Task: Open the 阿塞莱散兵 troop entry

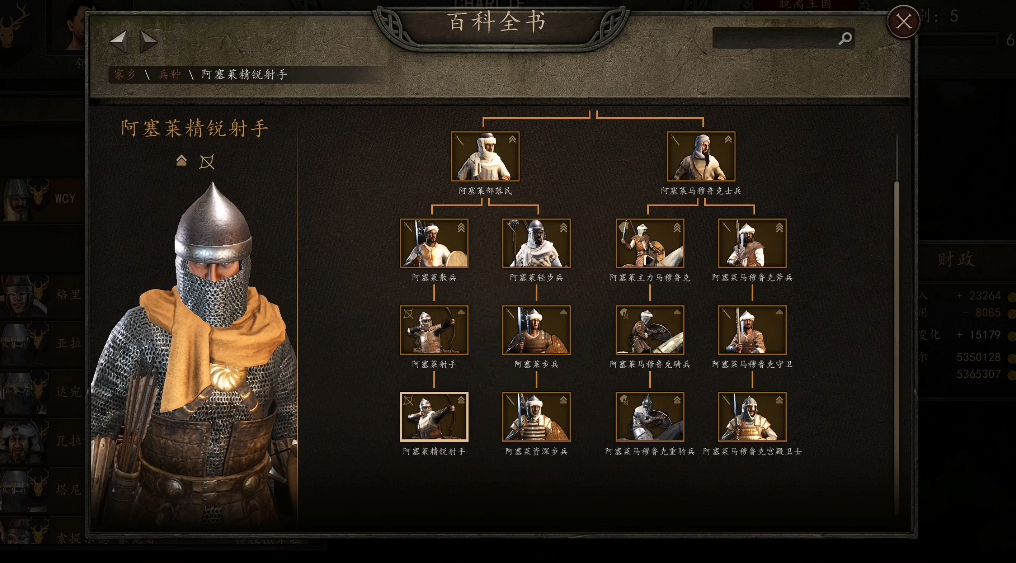Action: click(434, 244)
